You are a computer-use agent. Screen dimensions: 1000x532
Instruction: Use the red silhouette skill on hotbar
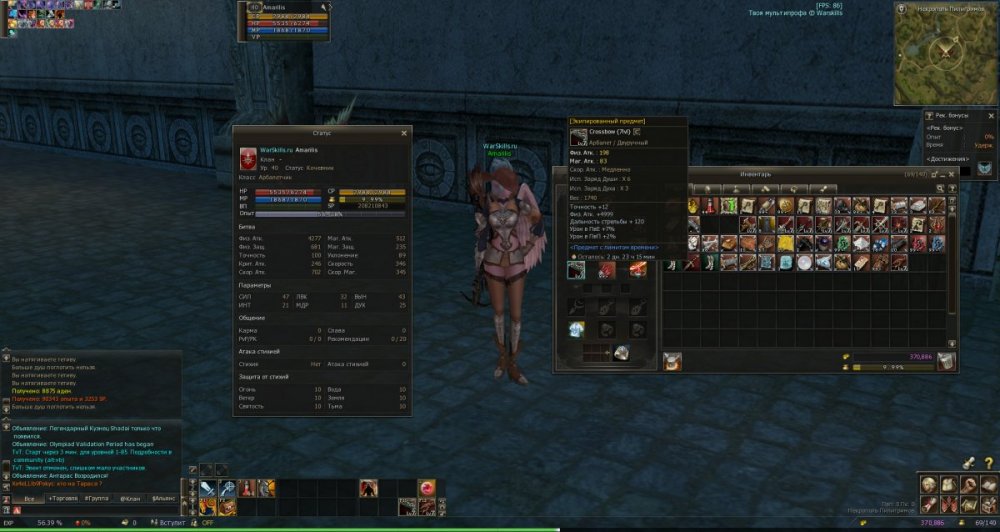(x=369, y=488)
